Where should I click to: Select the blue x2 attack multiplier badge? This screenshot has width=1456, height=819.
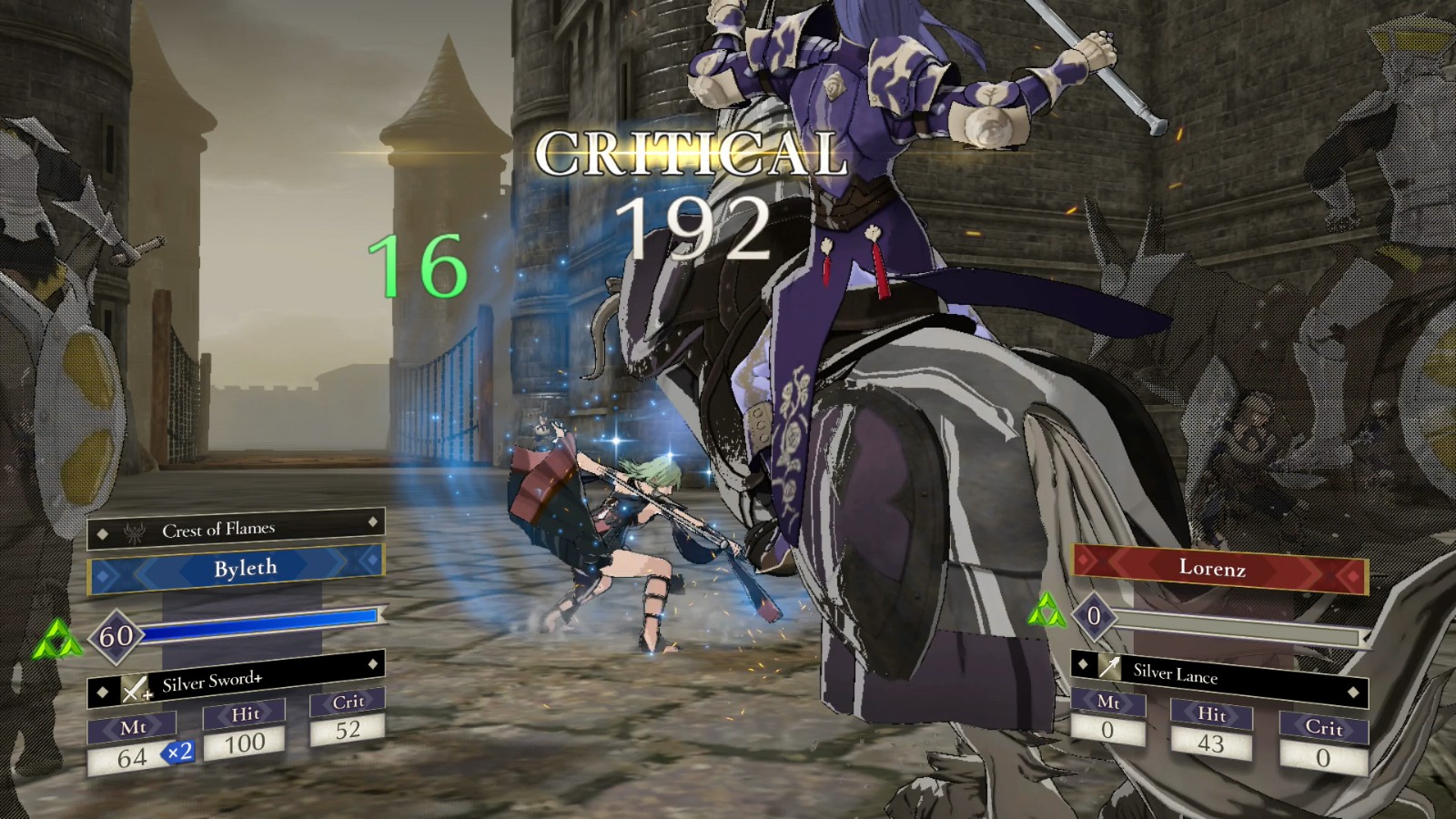[179, 753]
